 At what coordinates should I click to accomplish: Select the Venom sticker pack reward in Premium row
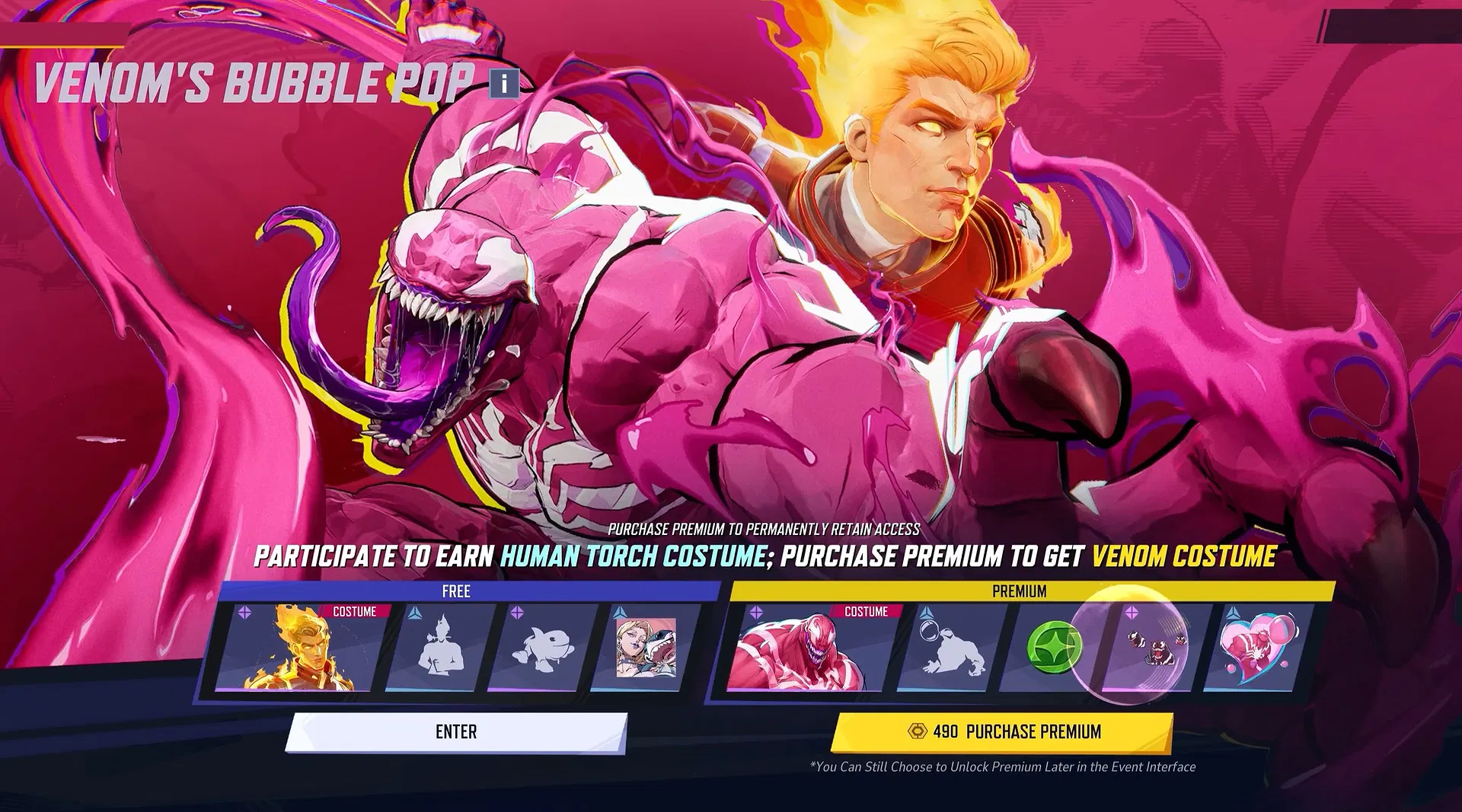(1154, 646)
